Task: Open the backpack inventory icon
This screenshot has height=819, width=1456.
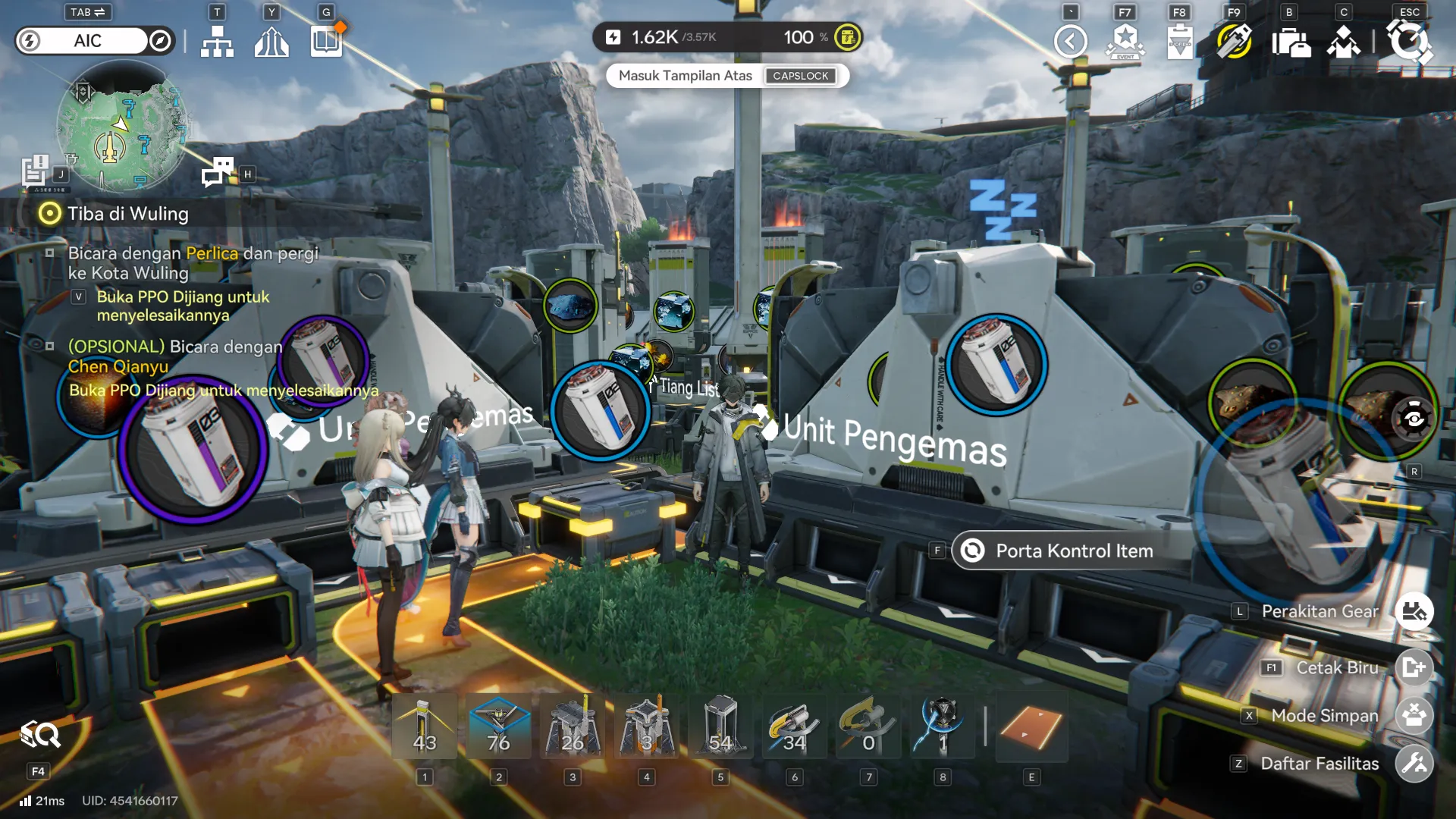Action: pyautogui.click(x=1290, y=42)
